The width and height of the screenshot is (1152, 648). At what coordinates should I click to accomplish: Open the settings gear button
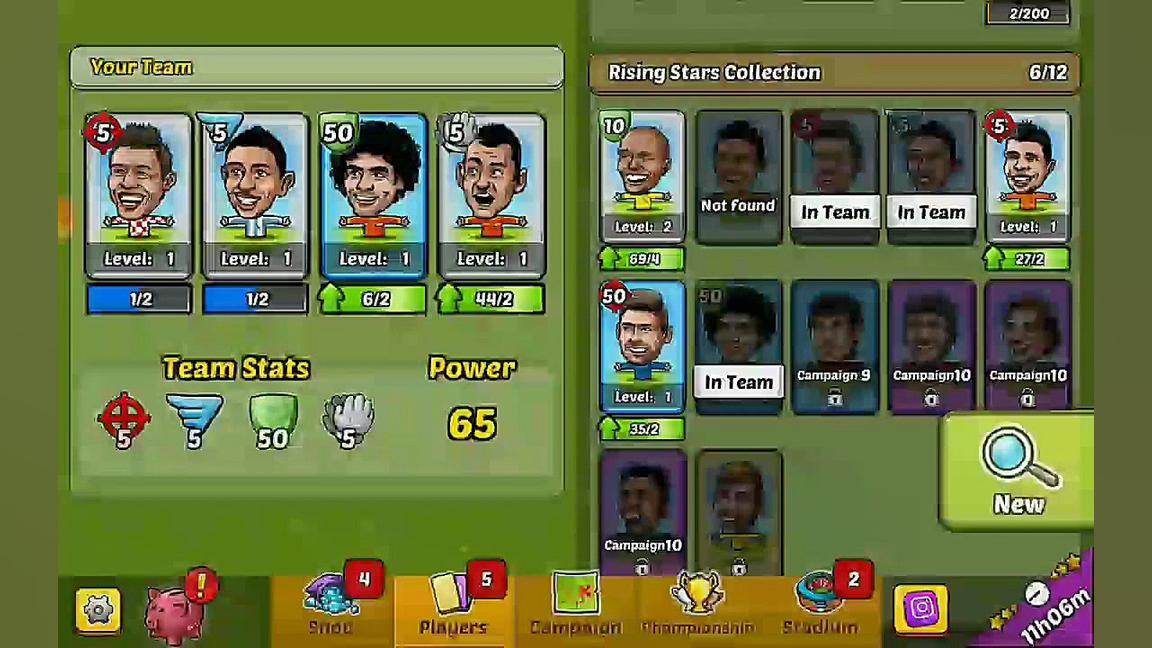click(x=98, y=610)
